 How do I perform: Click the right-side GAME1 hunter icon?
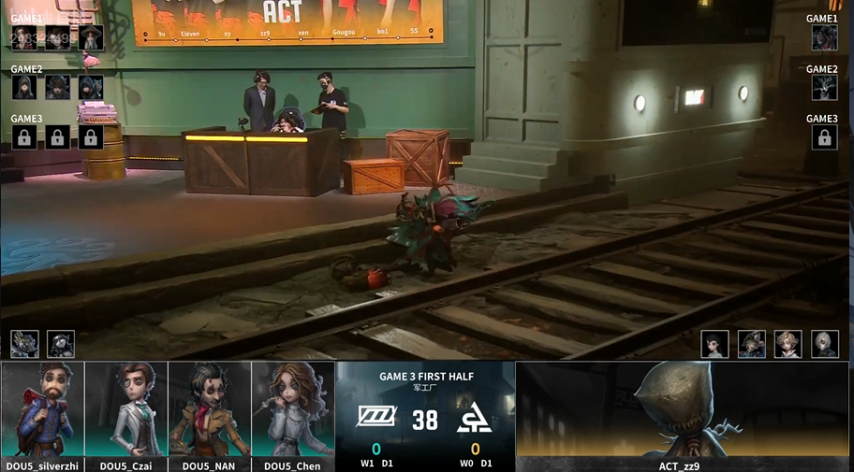pyautogui.click(x=824, y=38)
